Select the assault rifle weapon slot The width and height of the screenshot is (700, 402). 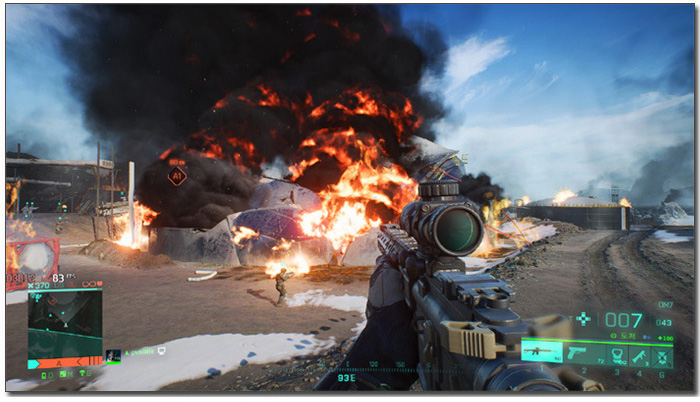540,352
